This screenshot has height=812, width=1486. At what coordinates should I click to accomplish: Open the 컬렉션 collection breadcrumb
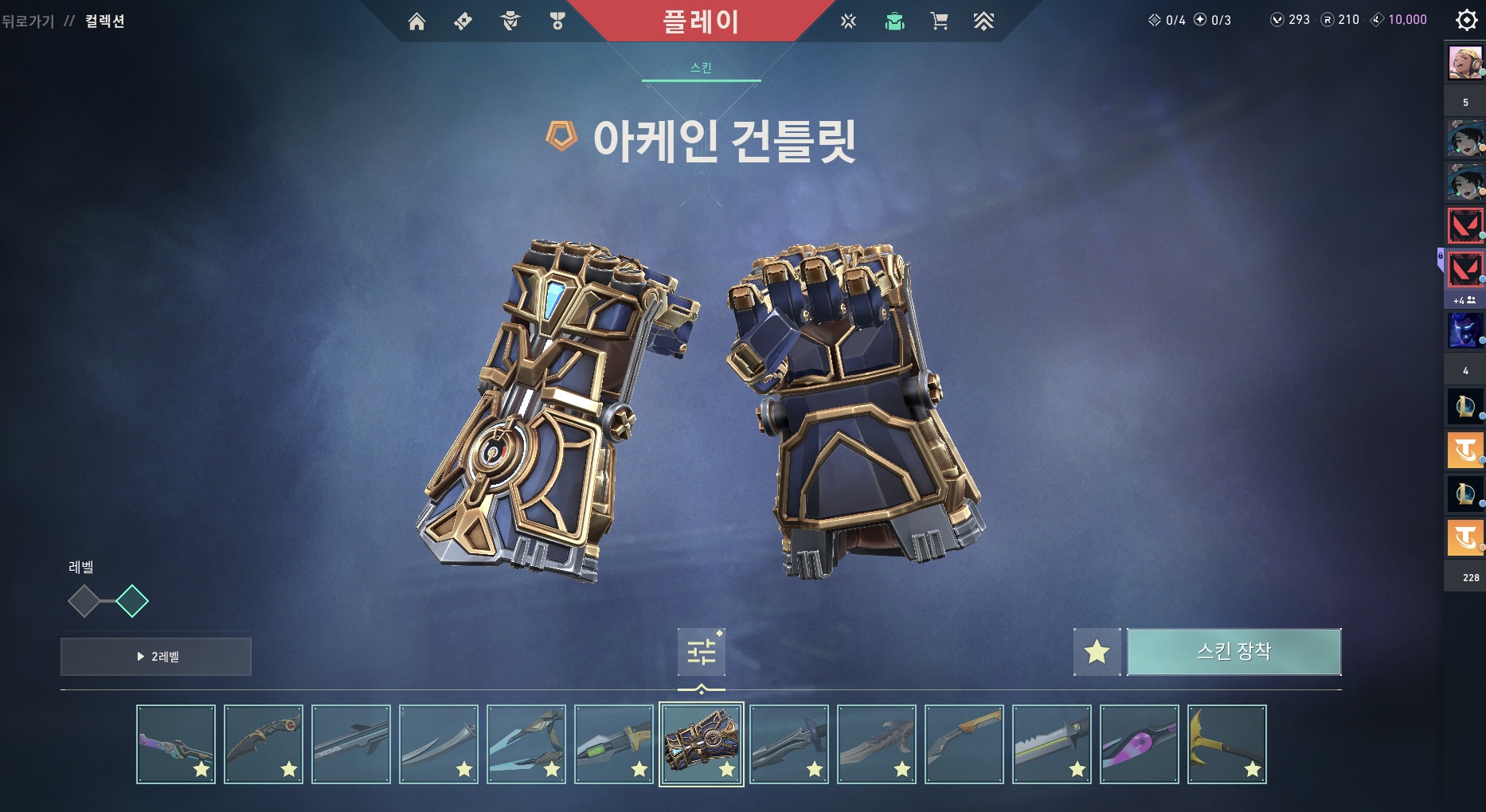pyautogui.click(x=105, y=21)
